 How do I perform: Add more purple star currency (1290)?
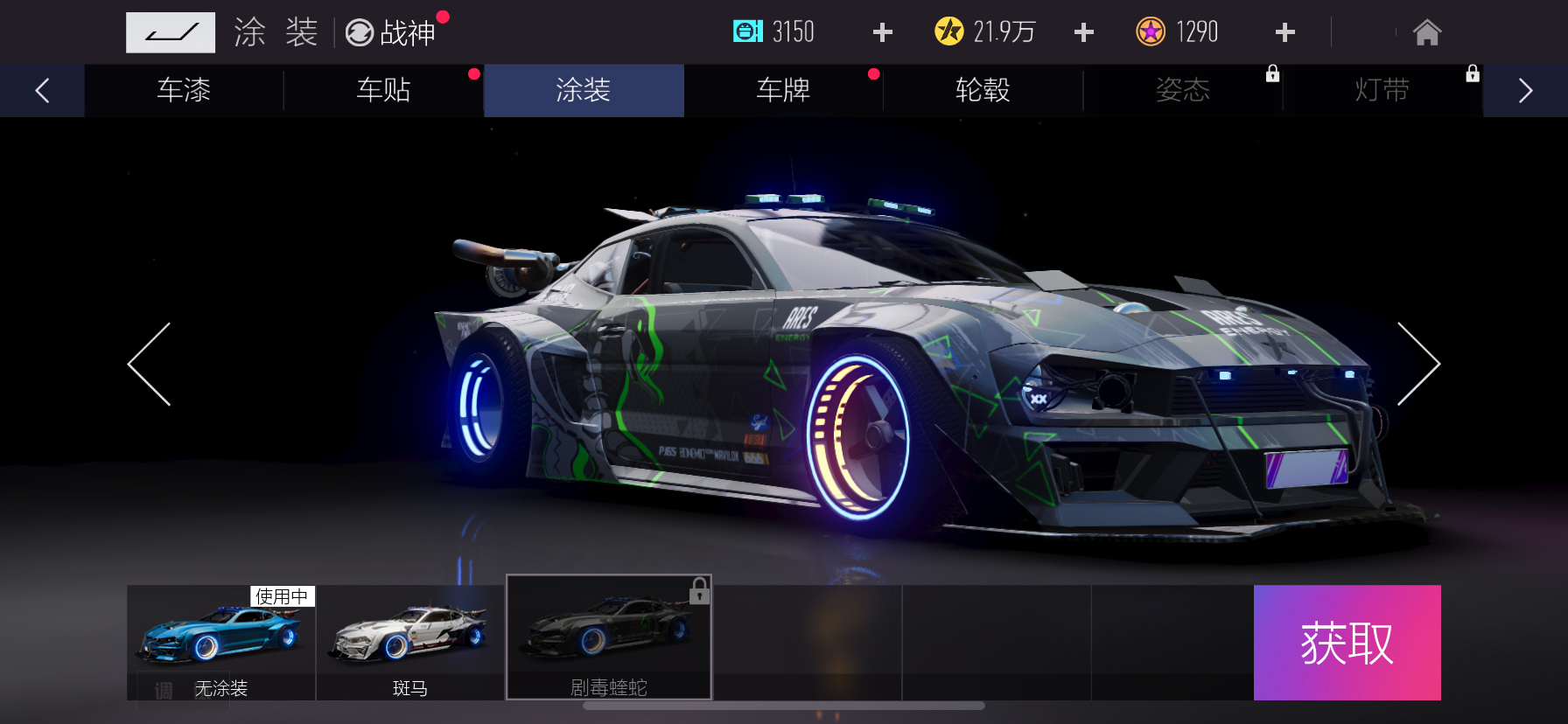pyautogui.click(x=1284, y=32)
